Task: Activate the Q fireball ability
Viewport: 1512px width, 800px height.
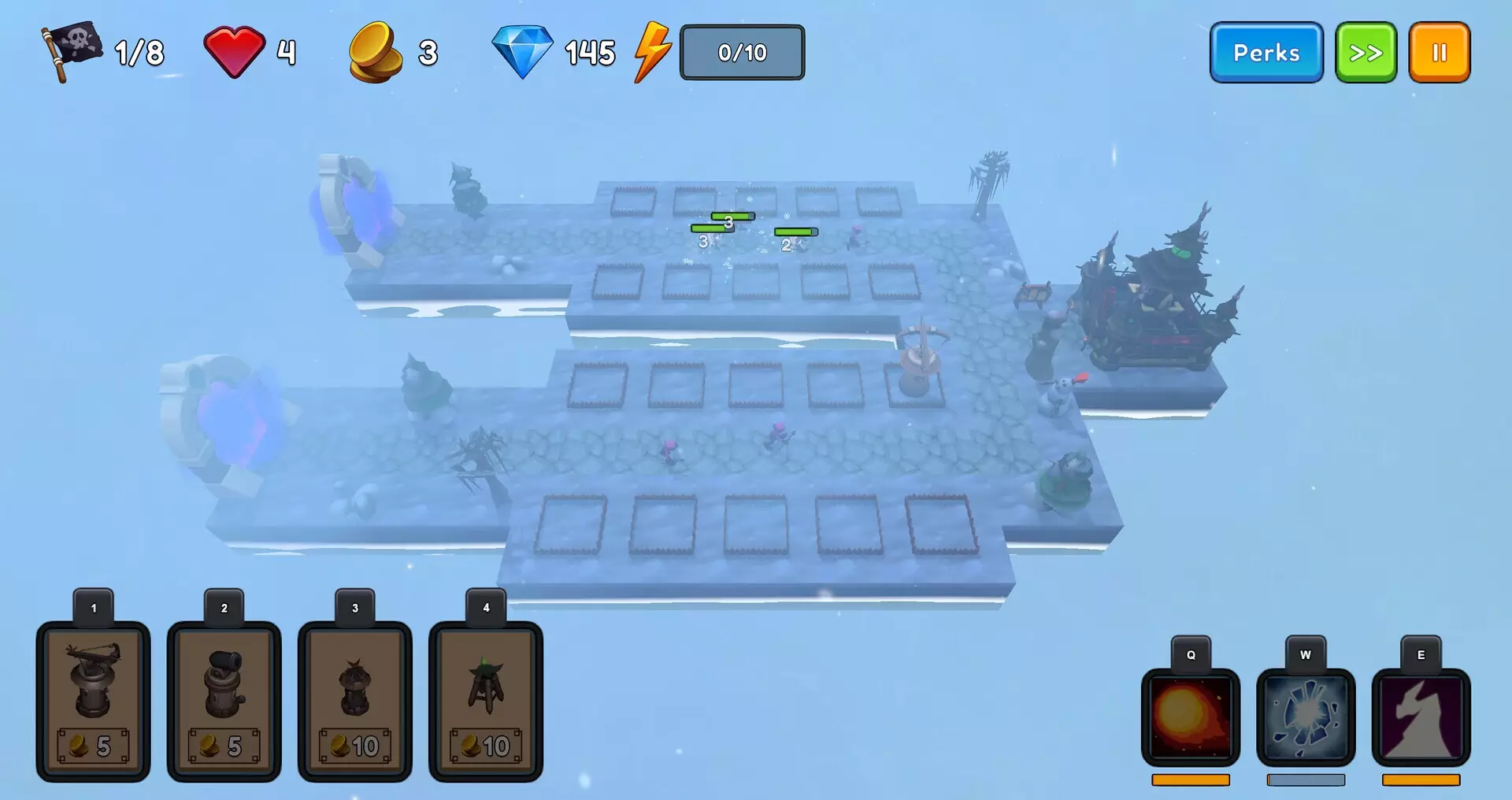Action: coord(1189,719)
